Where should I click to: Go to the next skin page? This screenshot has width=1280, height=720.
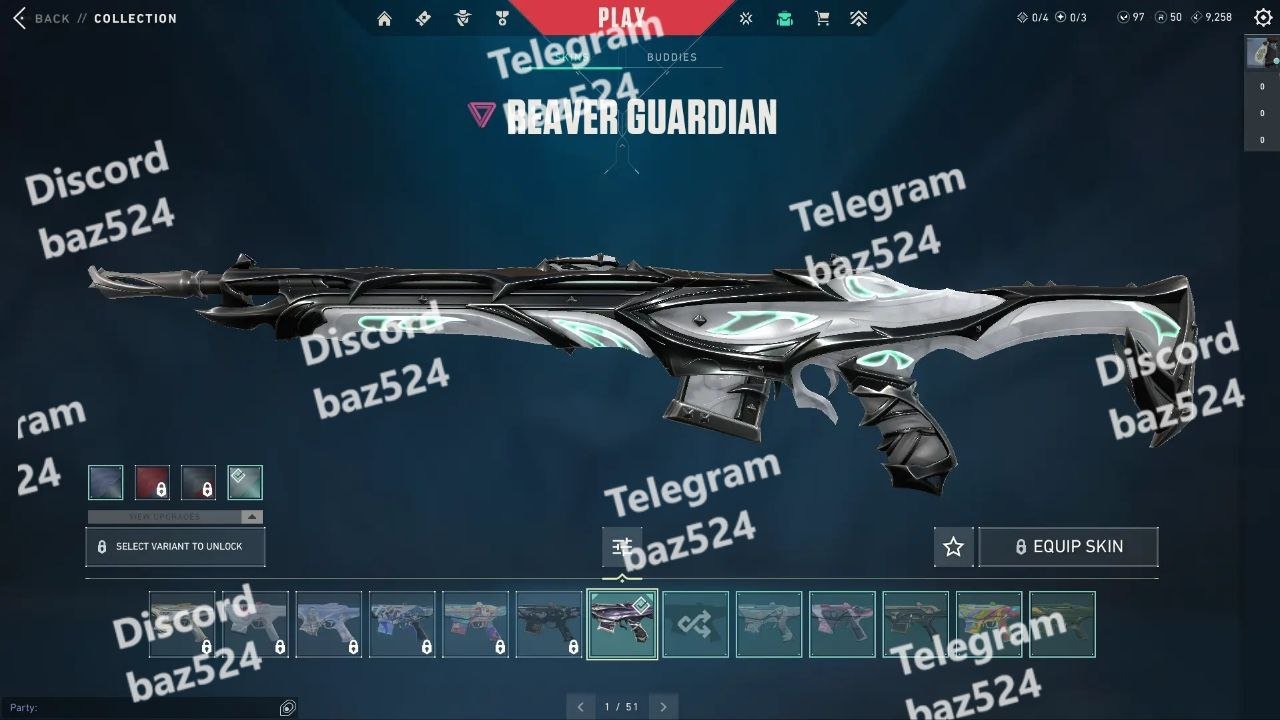click(662, 707)
